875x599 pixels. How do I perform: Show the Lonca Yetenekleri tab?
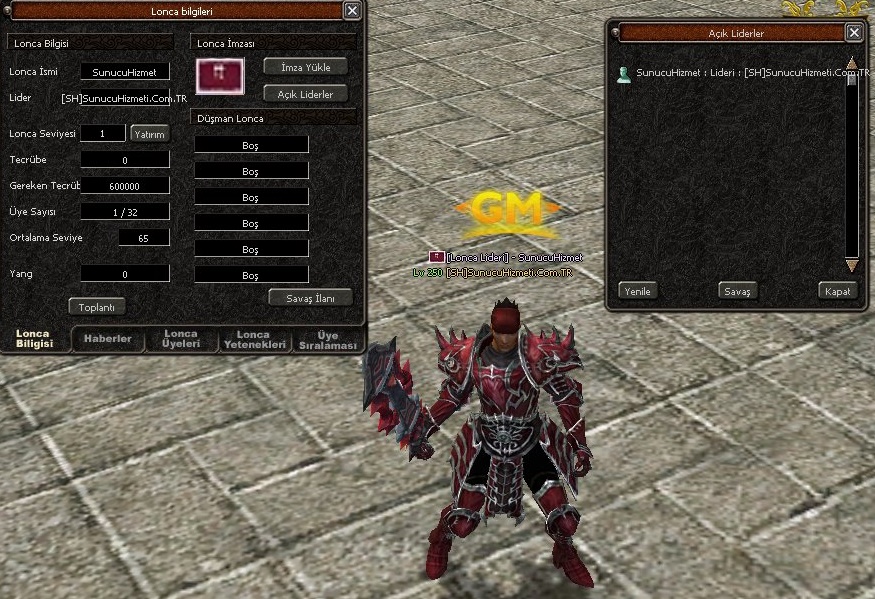click(253, 339)
